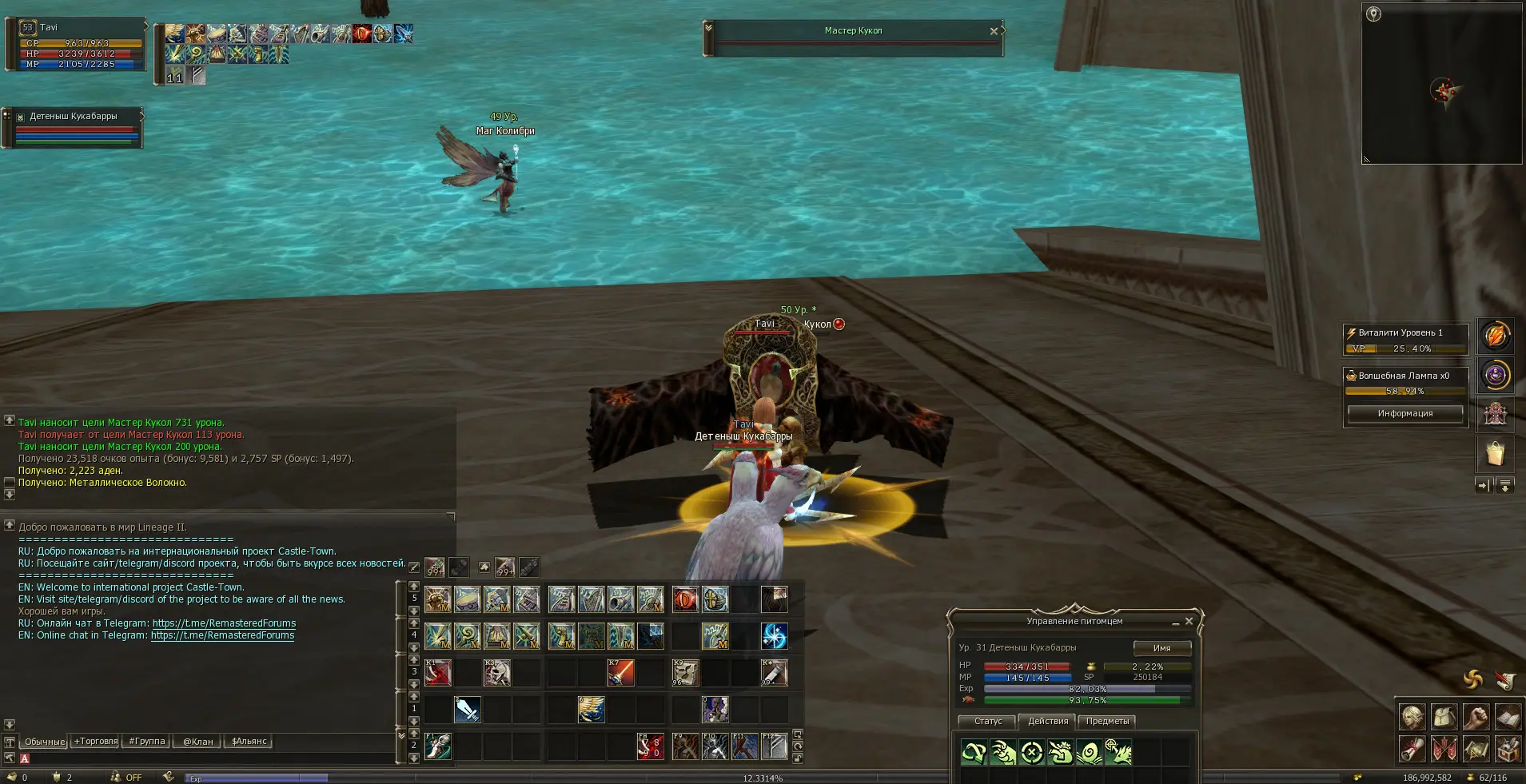Open the shopping bag store icon

(x=1495, y=455)
